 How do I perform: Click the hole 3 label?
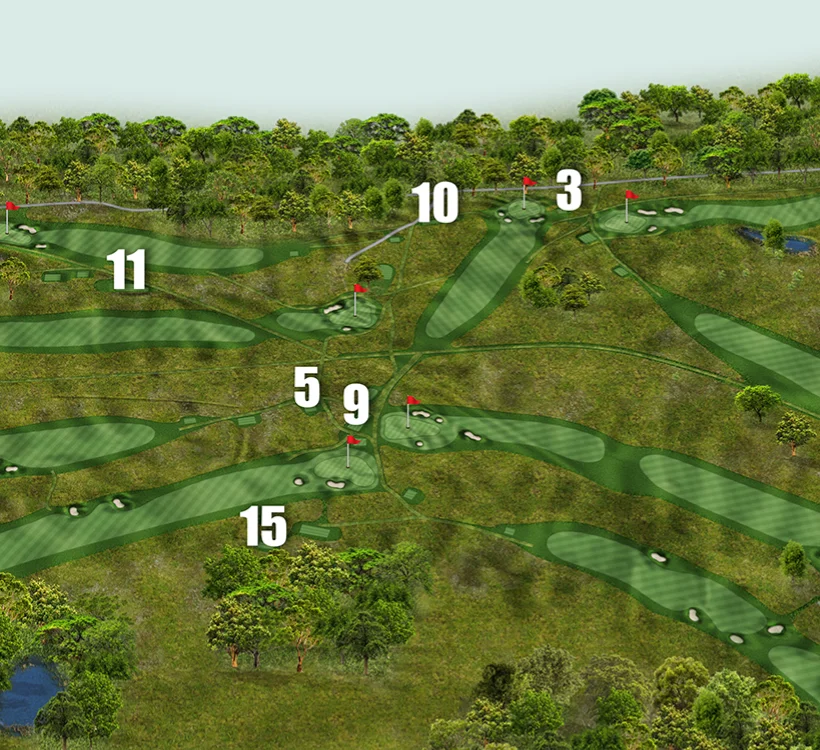pos(569,190)
